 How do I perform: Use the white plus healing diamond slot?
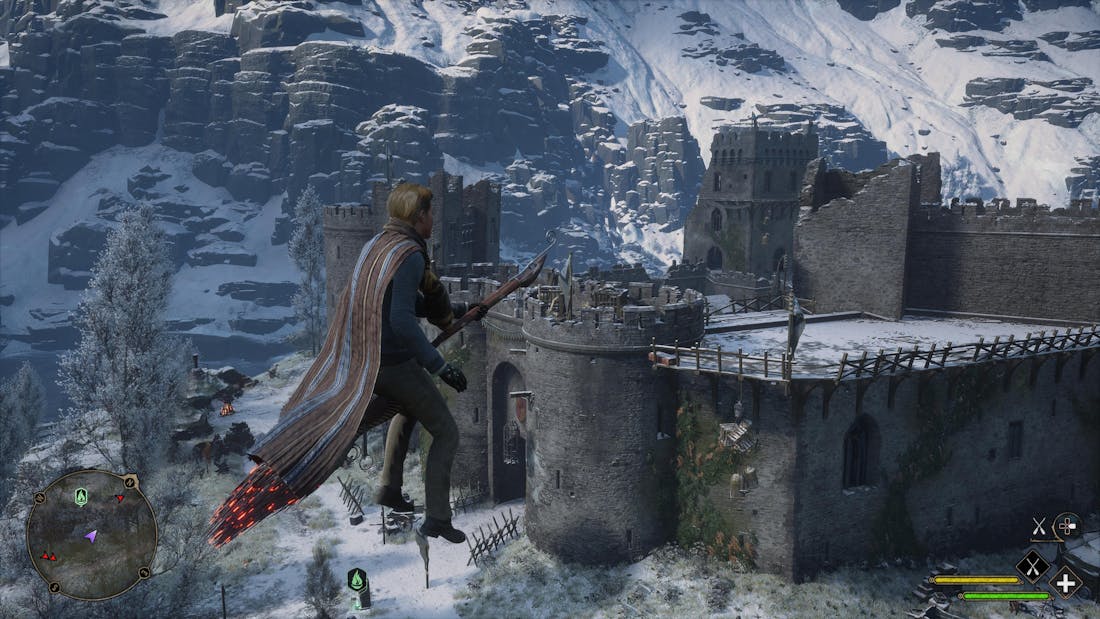point(1066,581)
